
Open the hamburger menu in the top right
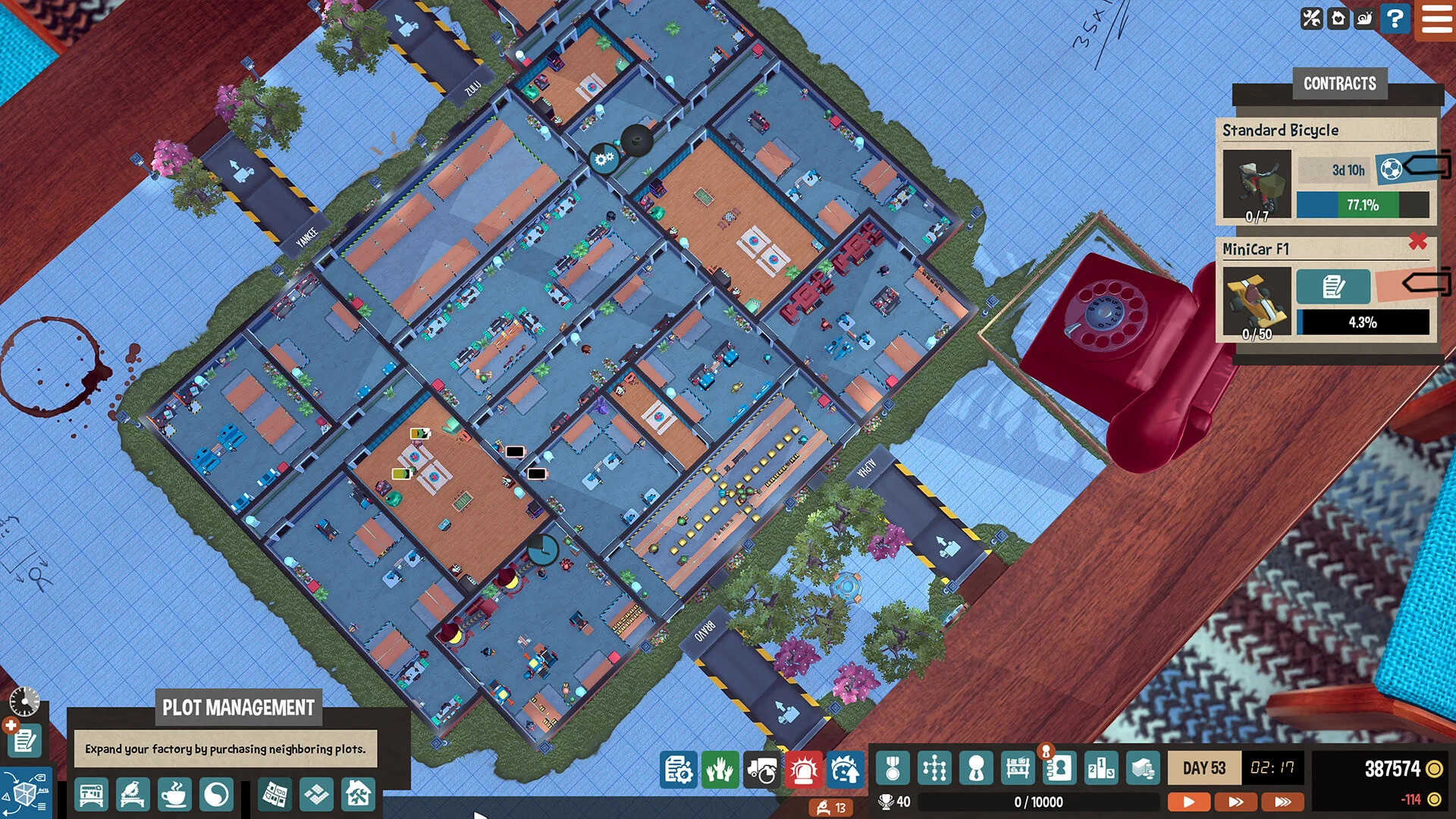[x=1436, y=20]
